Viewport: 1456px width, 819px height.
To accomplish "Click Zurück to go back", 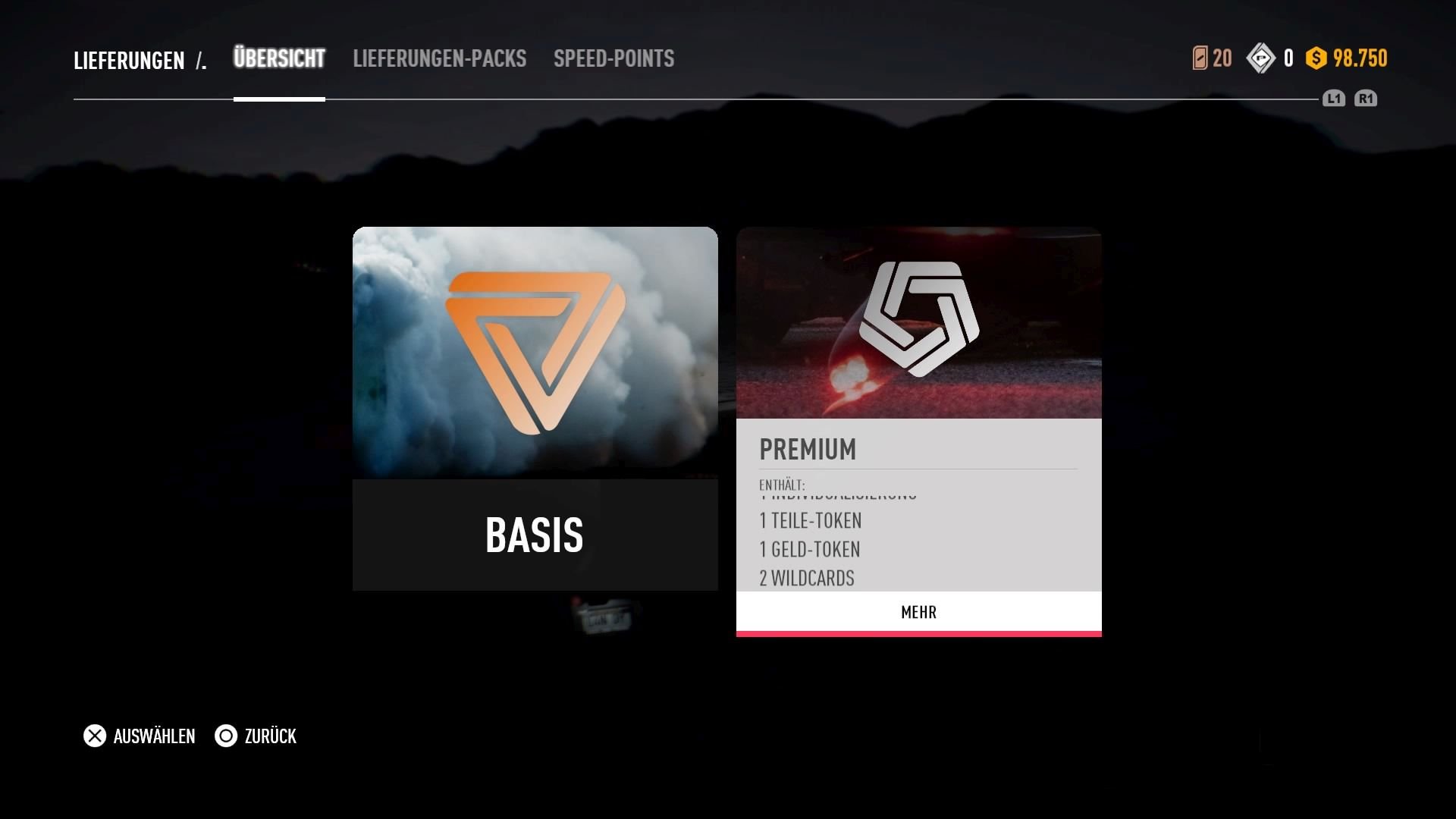I will pyautogui.click(x=269, y=736).
